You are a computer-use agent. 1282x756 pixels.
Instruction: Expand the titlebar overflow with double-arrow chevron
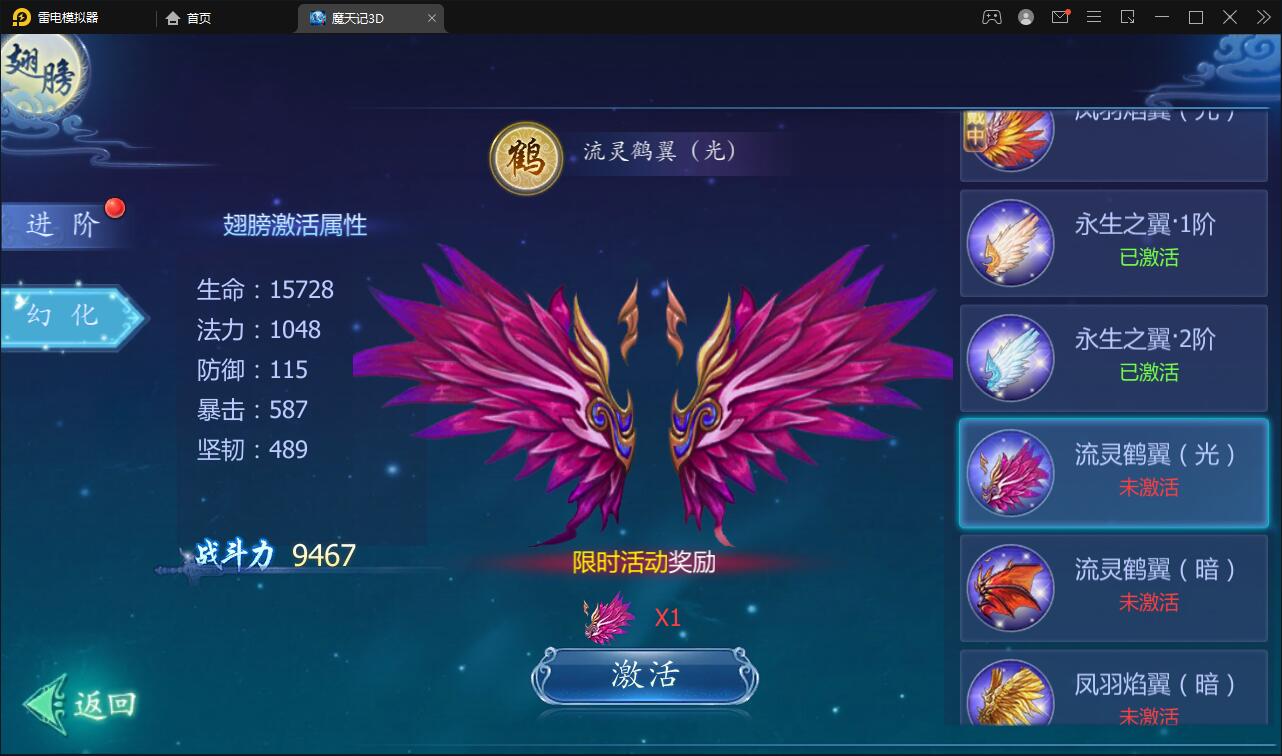1263,17
